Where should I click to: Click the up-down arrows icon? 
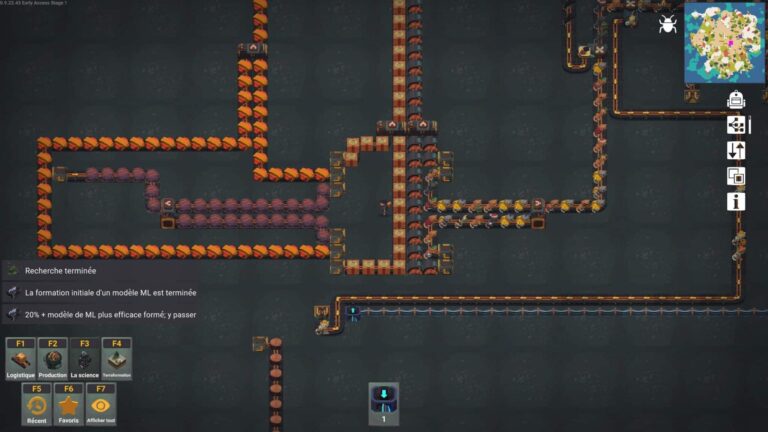click(736, 151)
